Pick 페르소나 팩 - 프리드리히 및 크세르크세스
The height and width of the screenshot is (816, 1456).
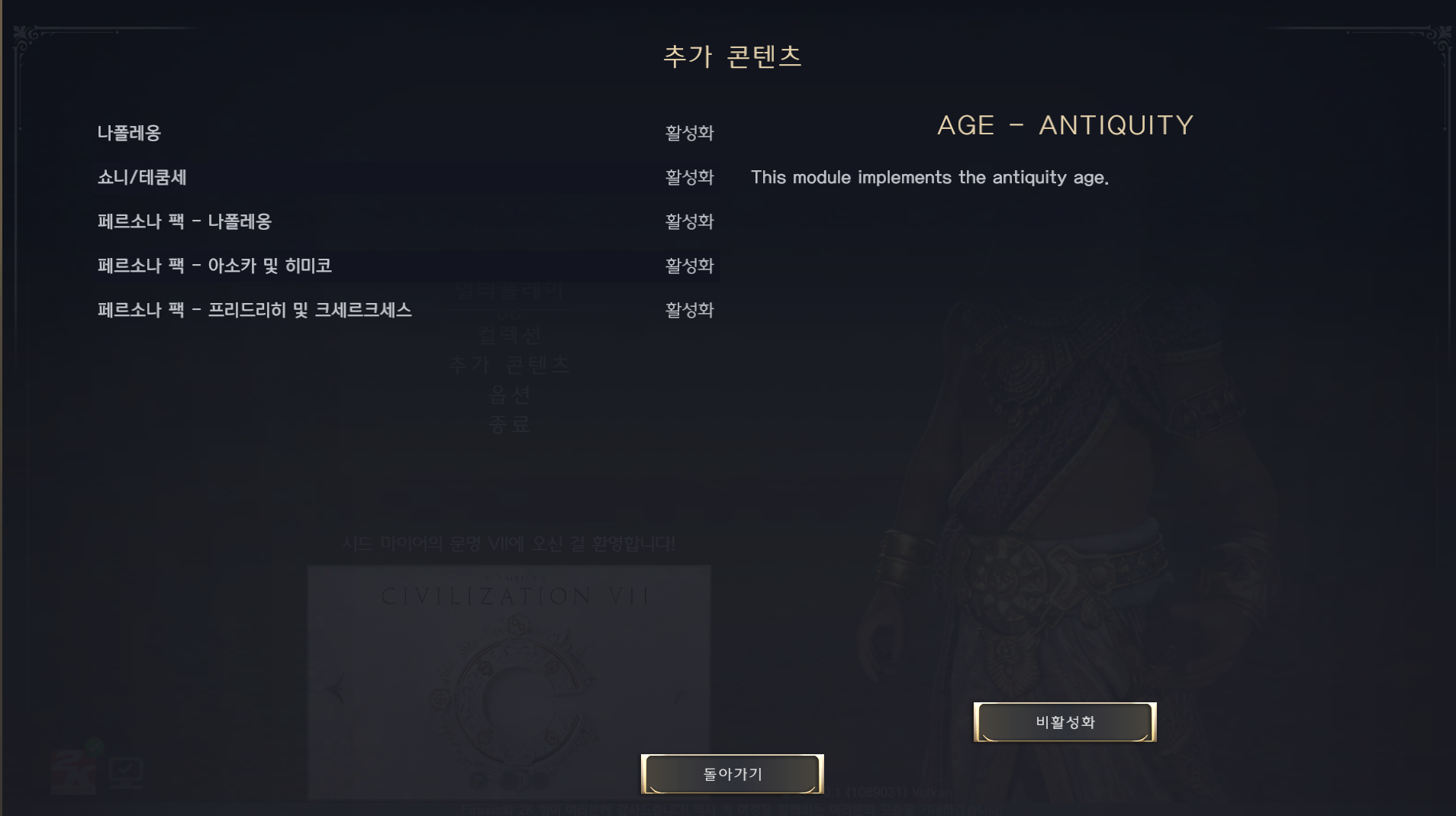pos(255,310)
